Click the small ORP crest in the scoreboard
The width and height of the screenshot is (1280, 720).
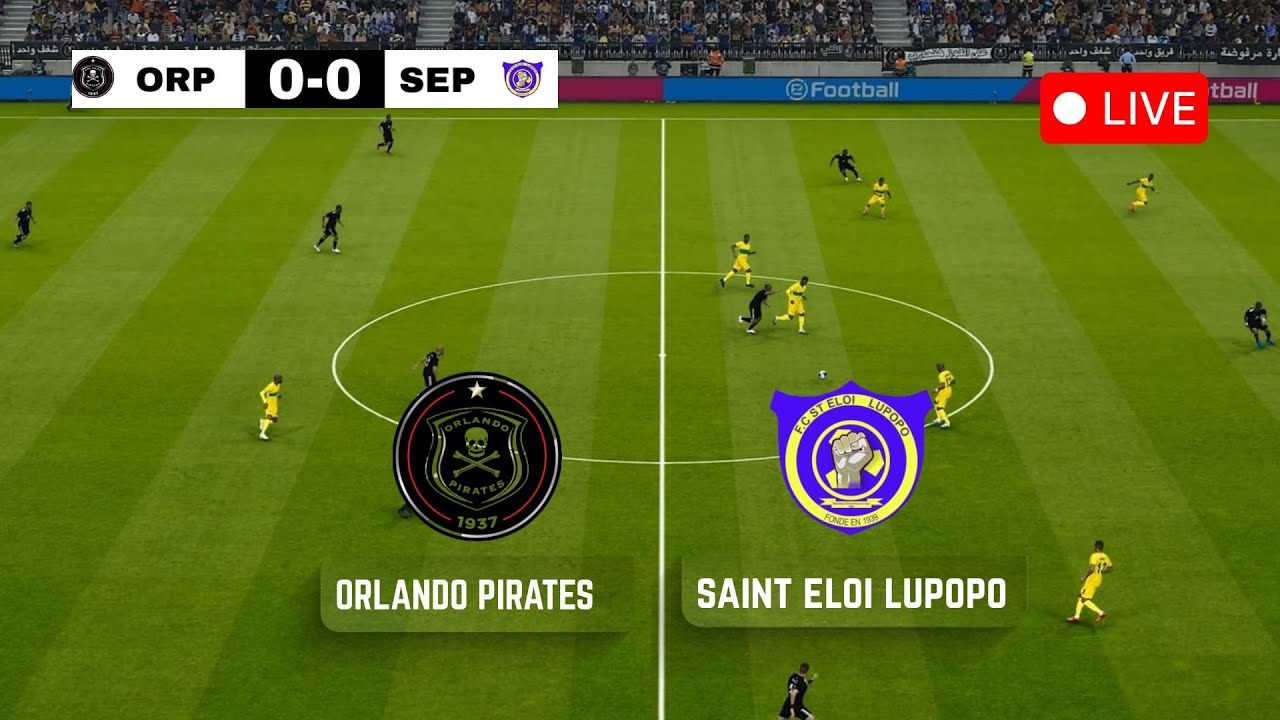(93, 78)
